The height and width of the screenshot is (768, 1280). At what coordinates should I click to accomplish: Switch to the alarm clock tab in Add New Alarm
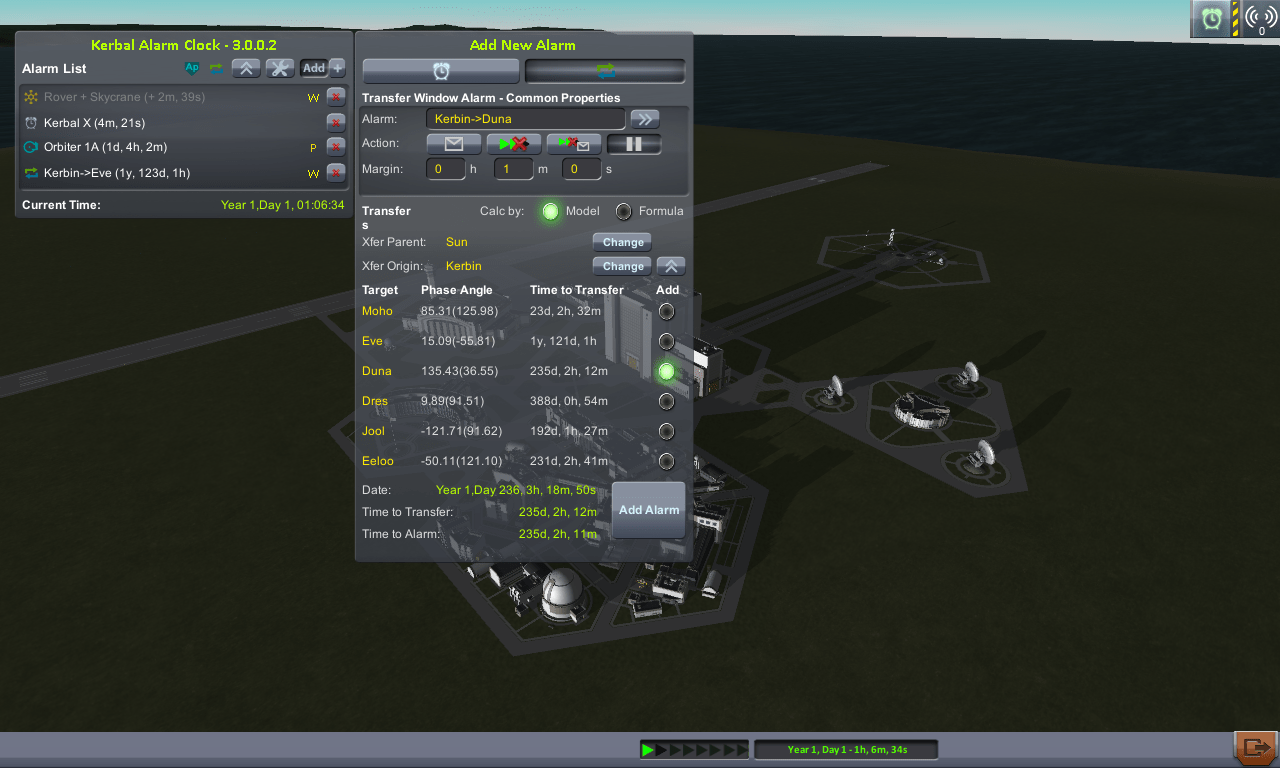(440, 70)
